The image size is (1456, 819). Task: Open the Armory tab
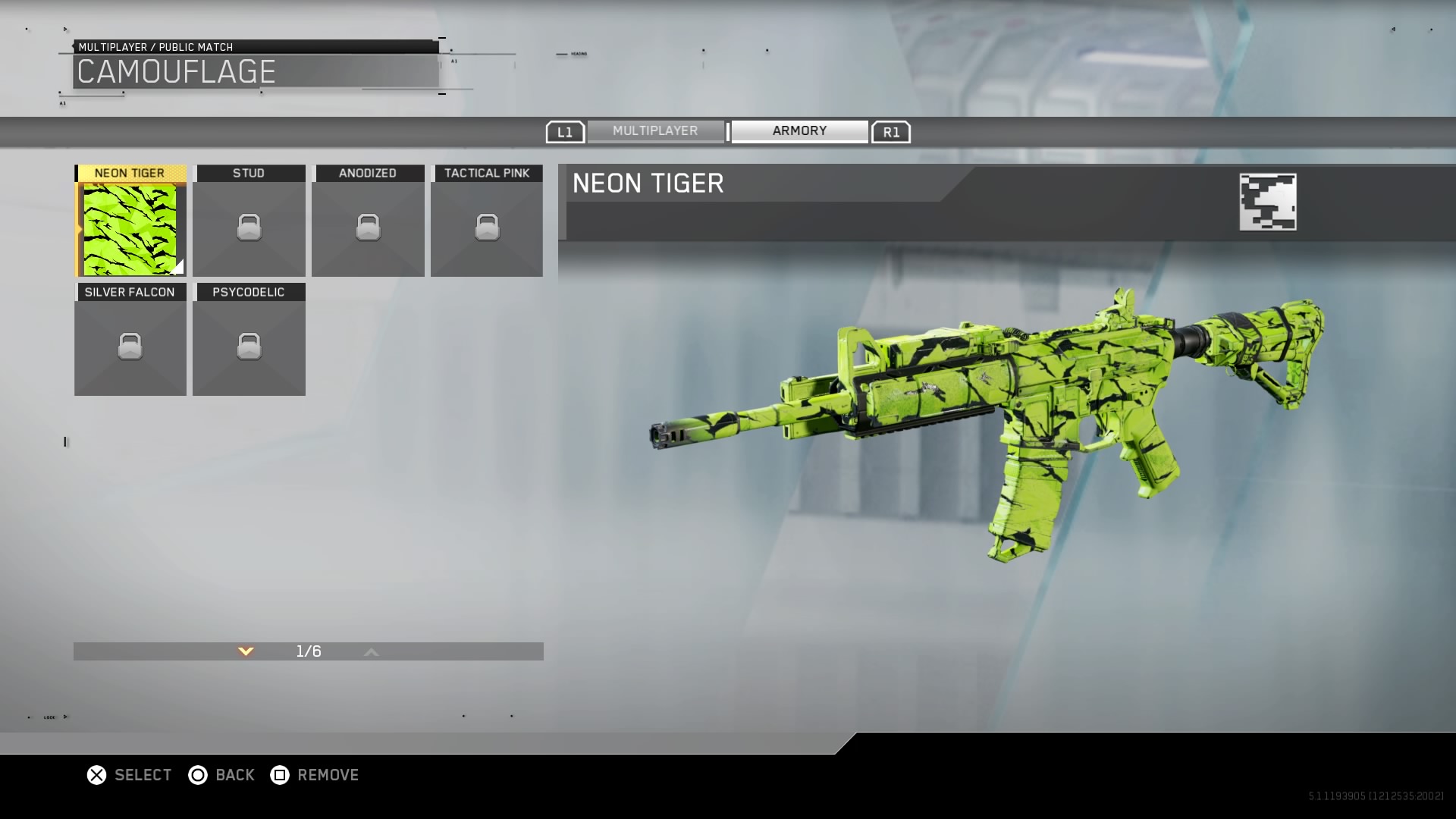799,131
